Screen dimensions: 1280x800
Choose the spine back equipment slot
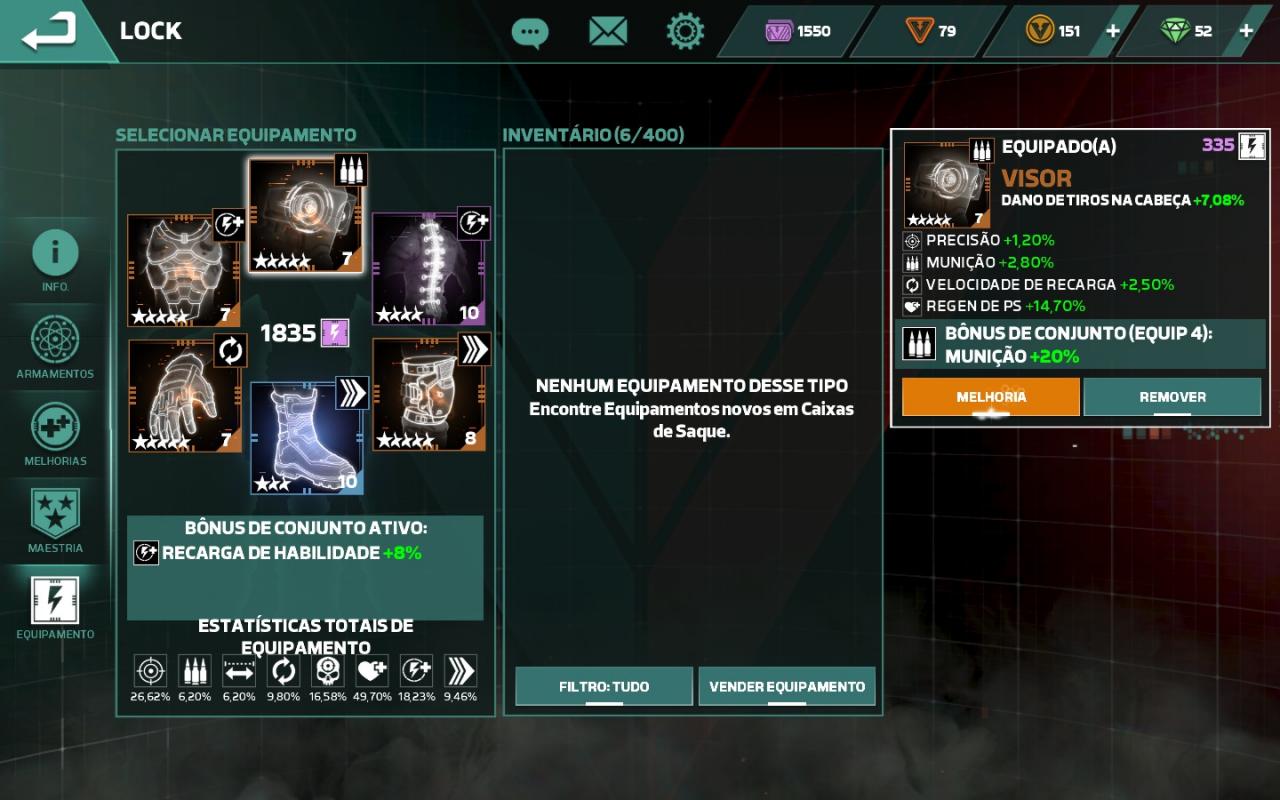point(428,268)
